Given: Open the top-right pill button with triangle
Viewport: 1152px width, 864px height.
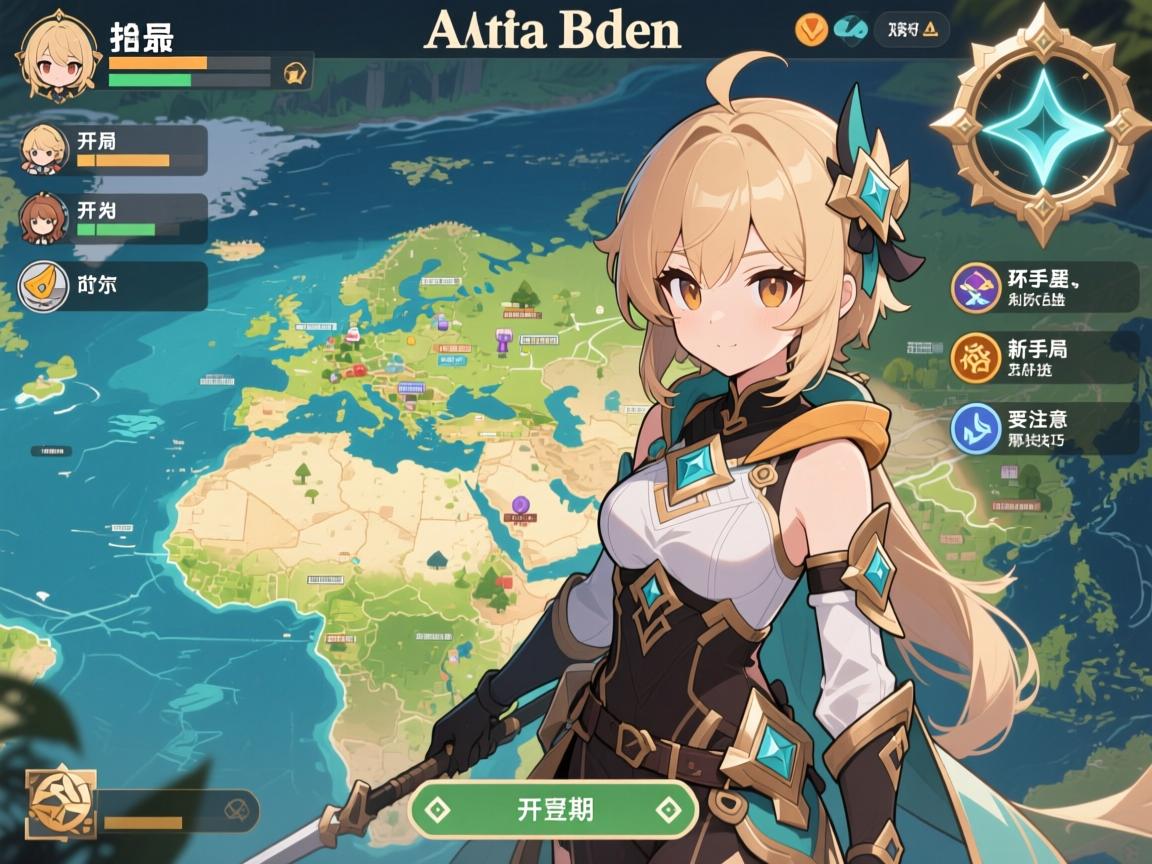Looking at the screenshot, I should coord(910,30).
